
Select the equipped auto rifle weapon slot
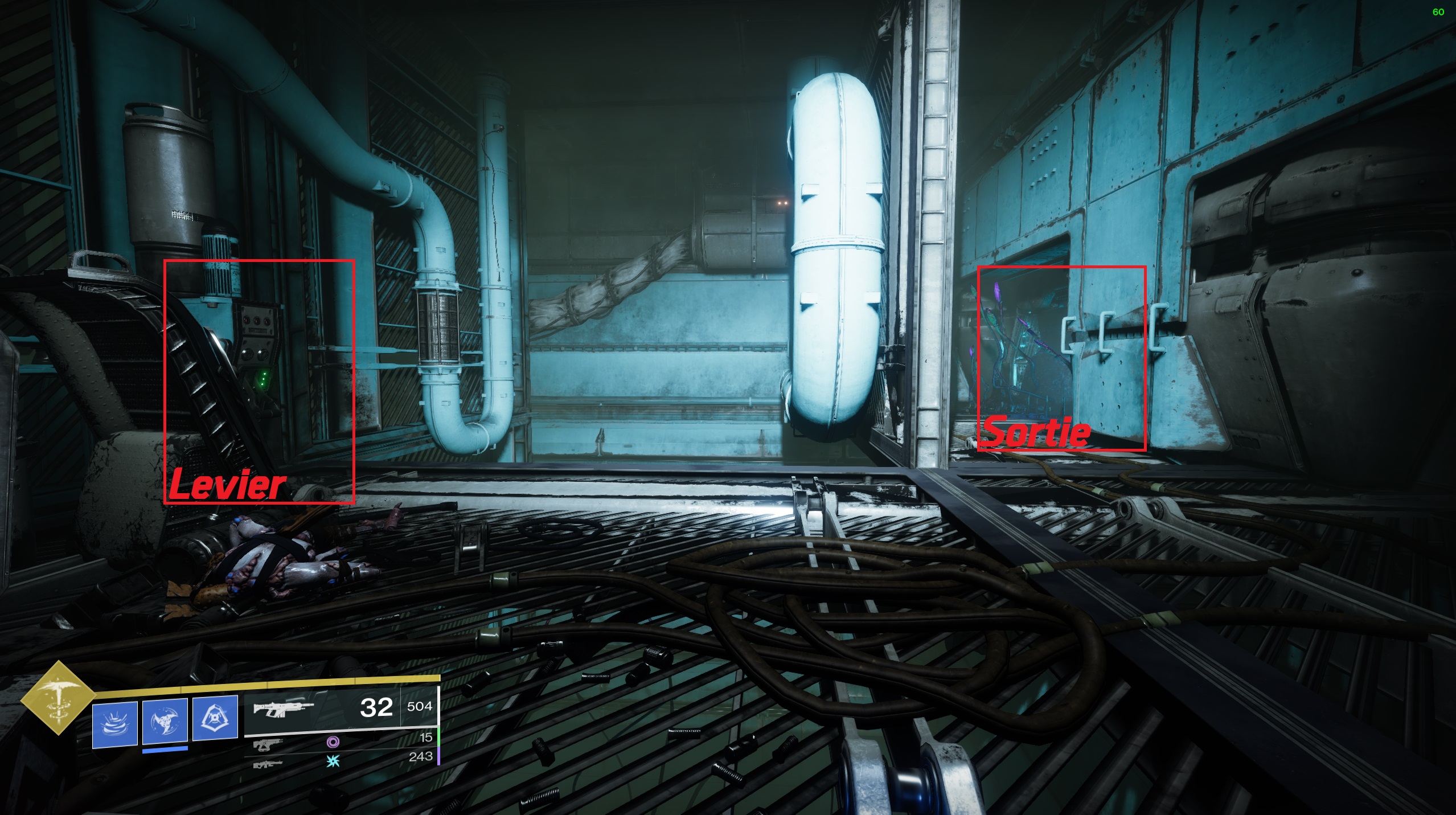(x=284, y=708)
